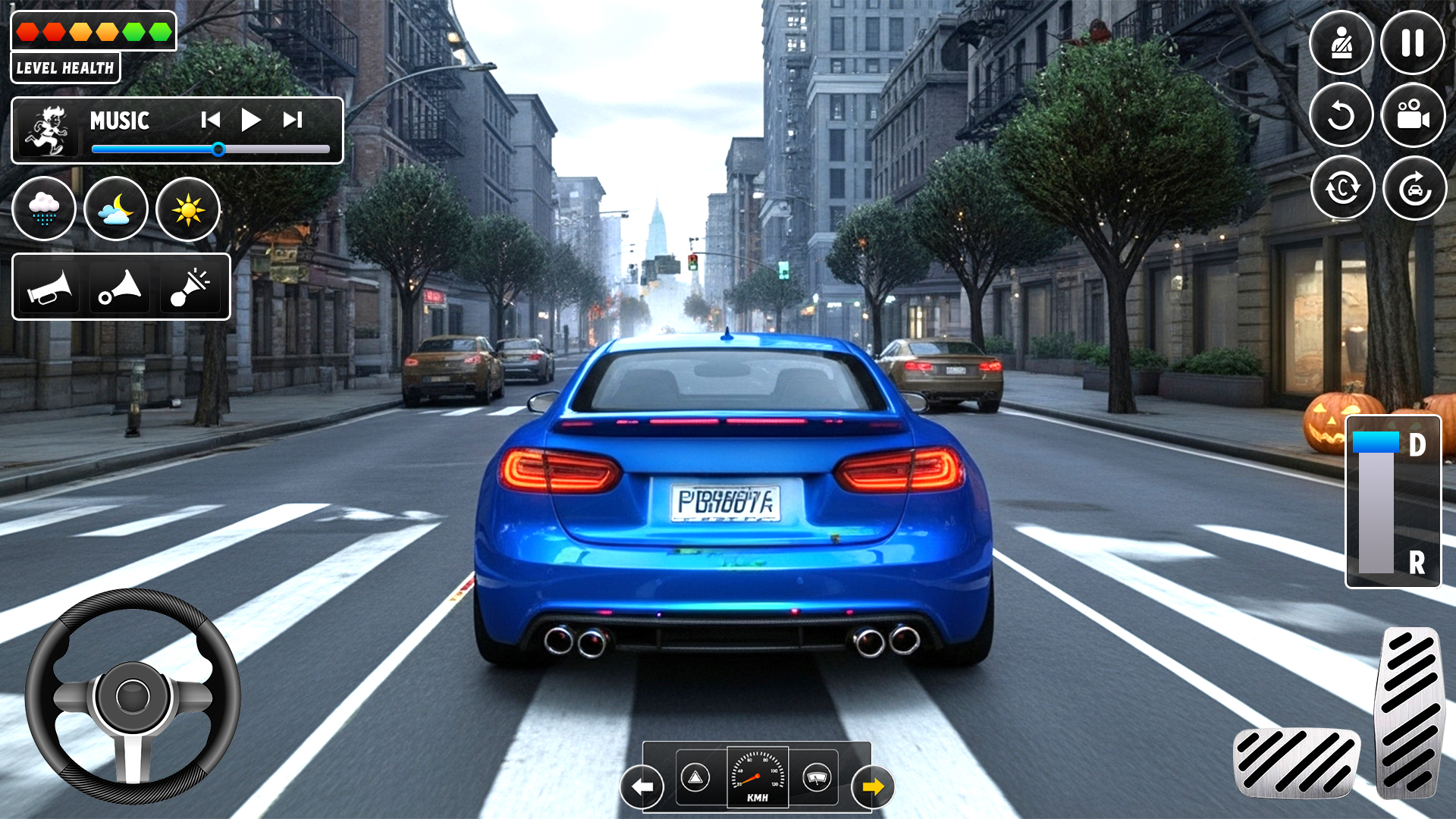Switch to night time with the moon icon
This screenshot has width=1456, height=819.
pos(116,209)
